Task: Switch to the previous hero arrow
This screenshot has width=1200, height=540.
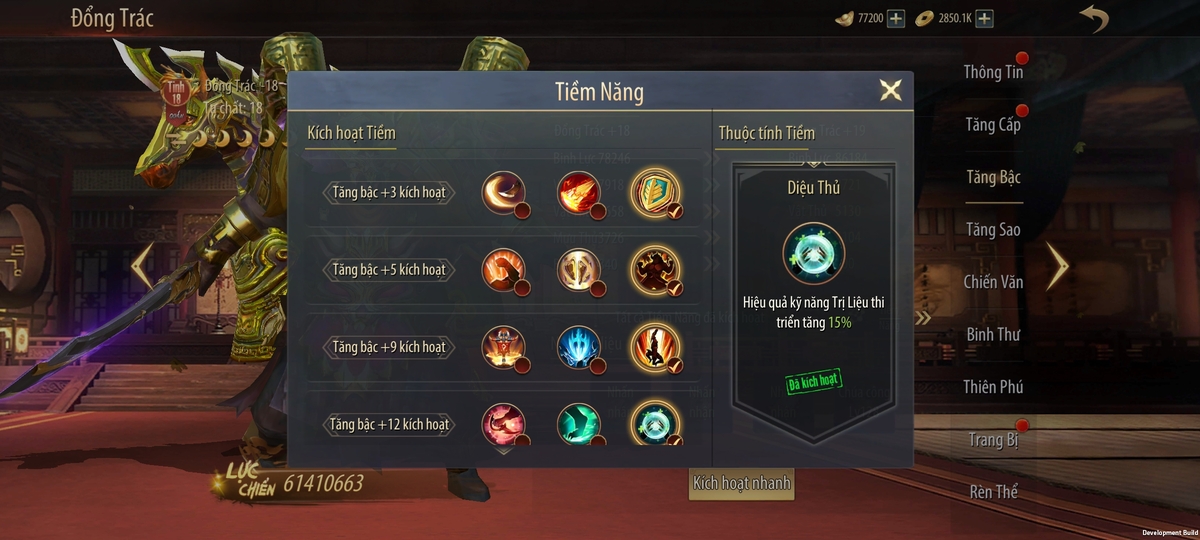Action: click(143, 265)
